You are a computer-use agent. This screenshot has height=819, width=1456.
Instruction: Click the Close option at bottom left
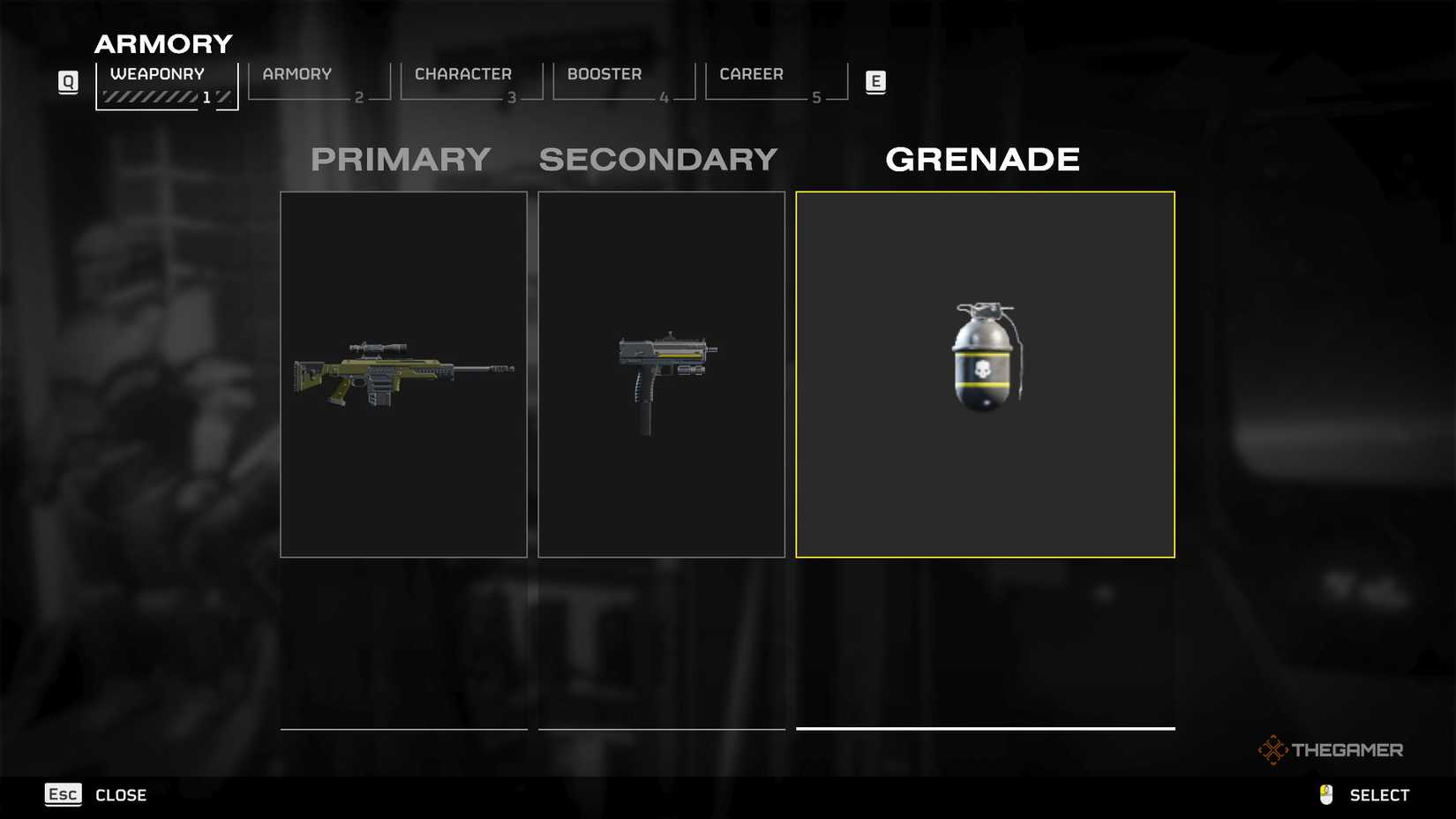(x=120, y=794)
